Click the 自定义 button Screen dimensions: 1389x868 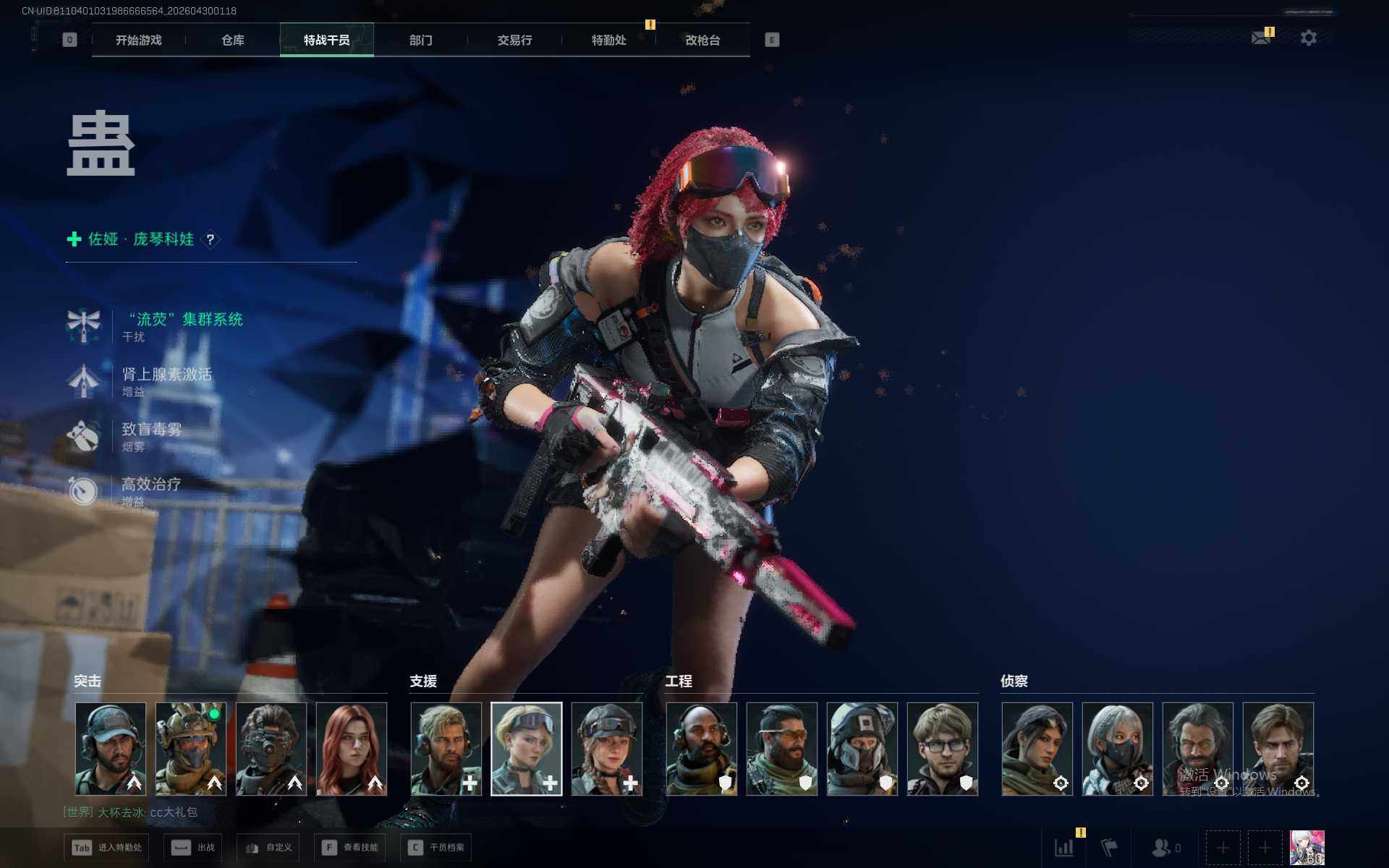pyautogui.click(x=268, y=847)
